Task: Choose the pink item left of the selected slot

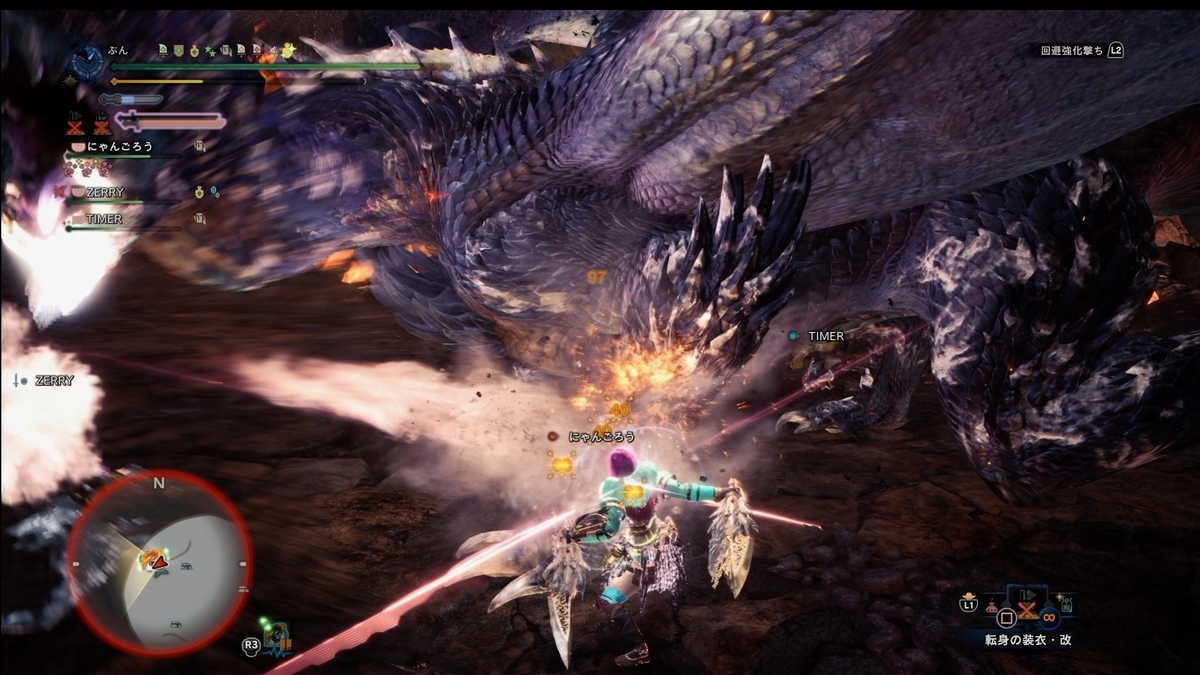Action: tap(991, 606)
